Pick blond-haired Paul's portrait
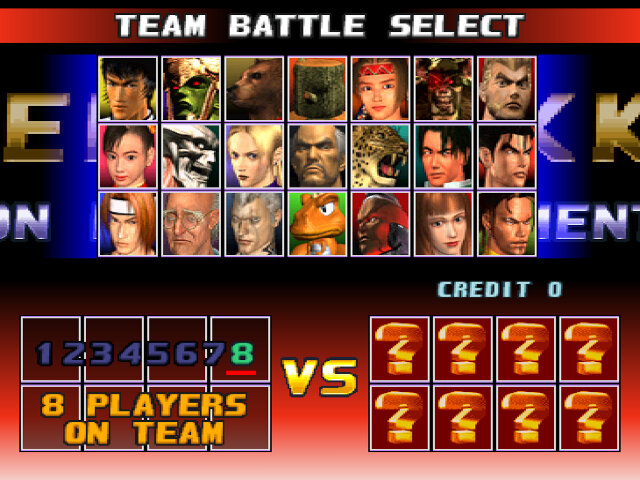The image size is (640, 480). pyautogui.click(x=507, y=88)
